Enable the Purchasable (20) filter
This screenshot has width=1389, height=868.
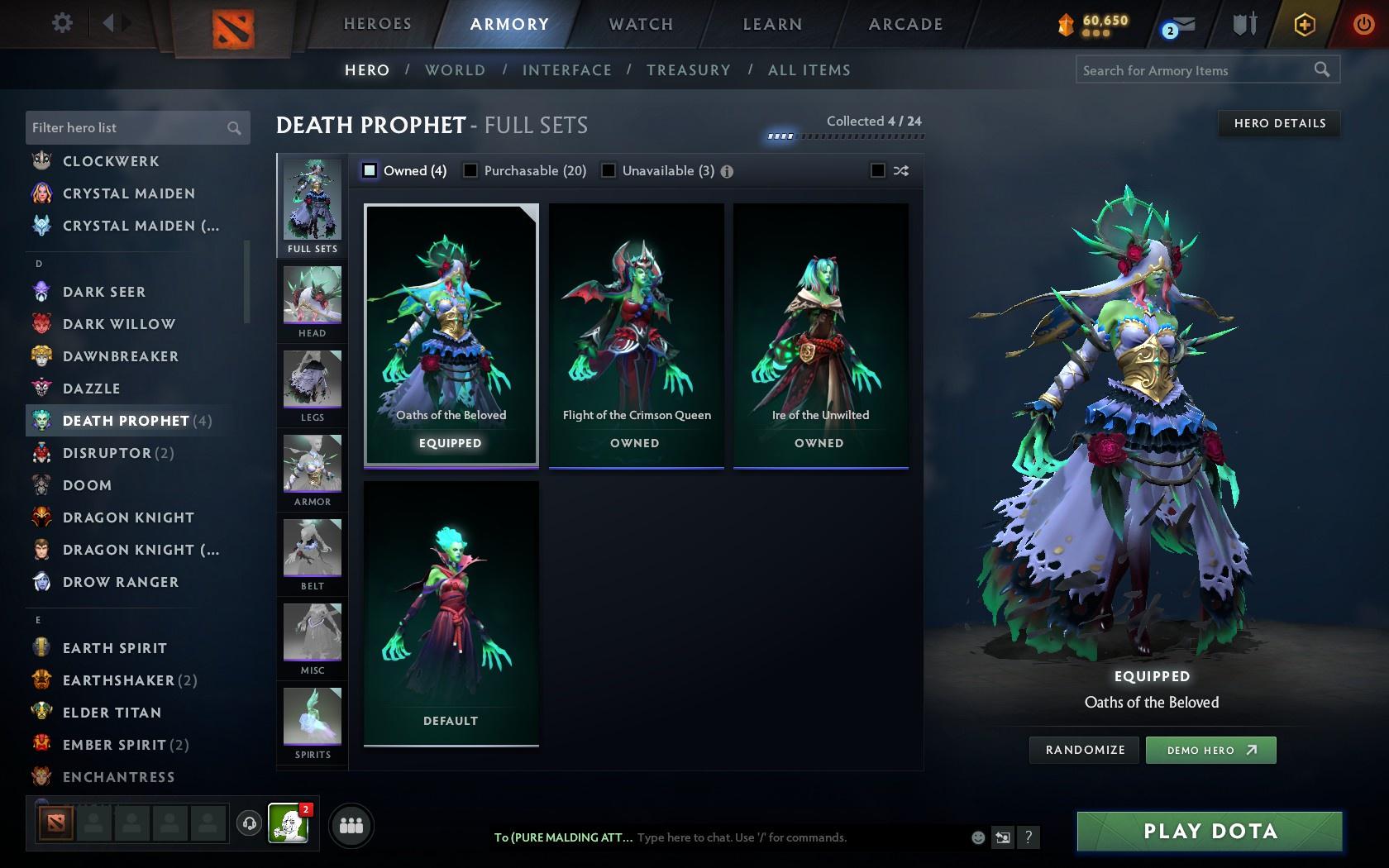point(470,170)
